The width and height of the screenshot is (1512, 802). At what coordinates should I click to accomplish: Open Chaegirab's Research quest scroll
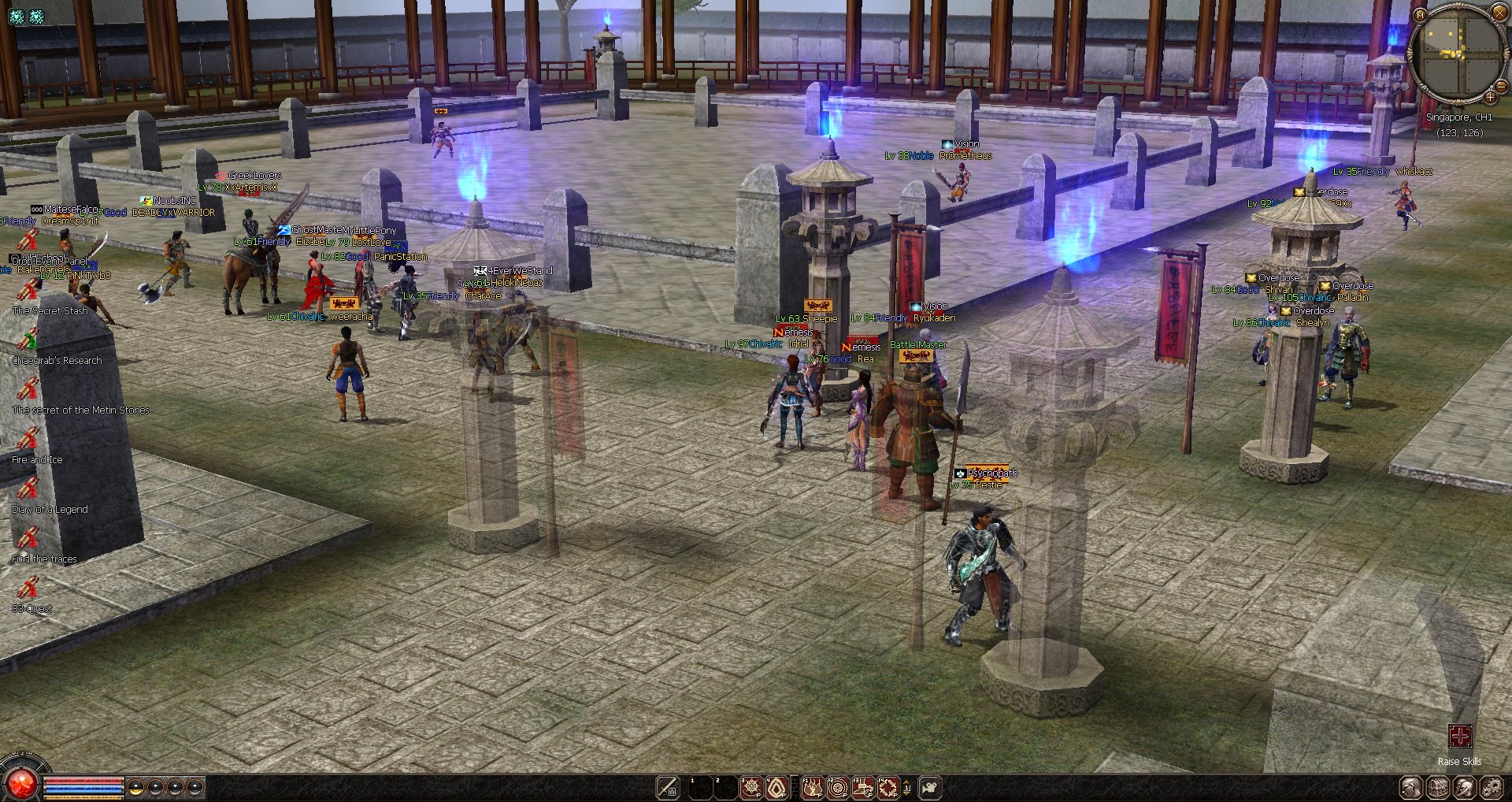(28, 340)
